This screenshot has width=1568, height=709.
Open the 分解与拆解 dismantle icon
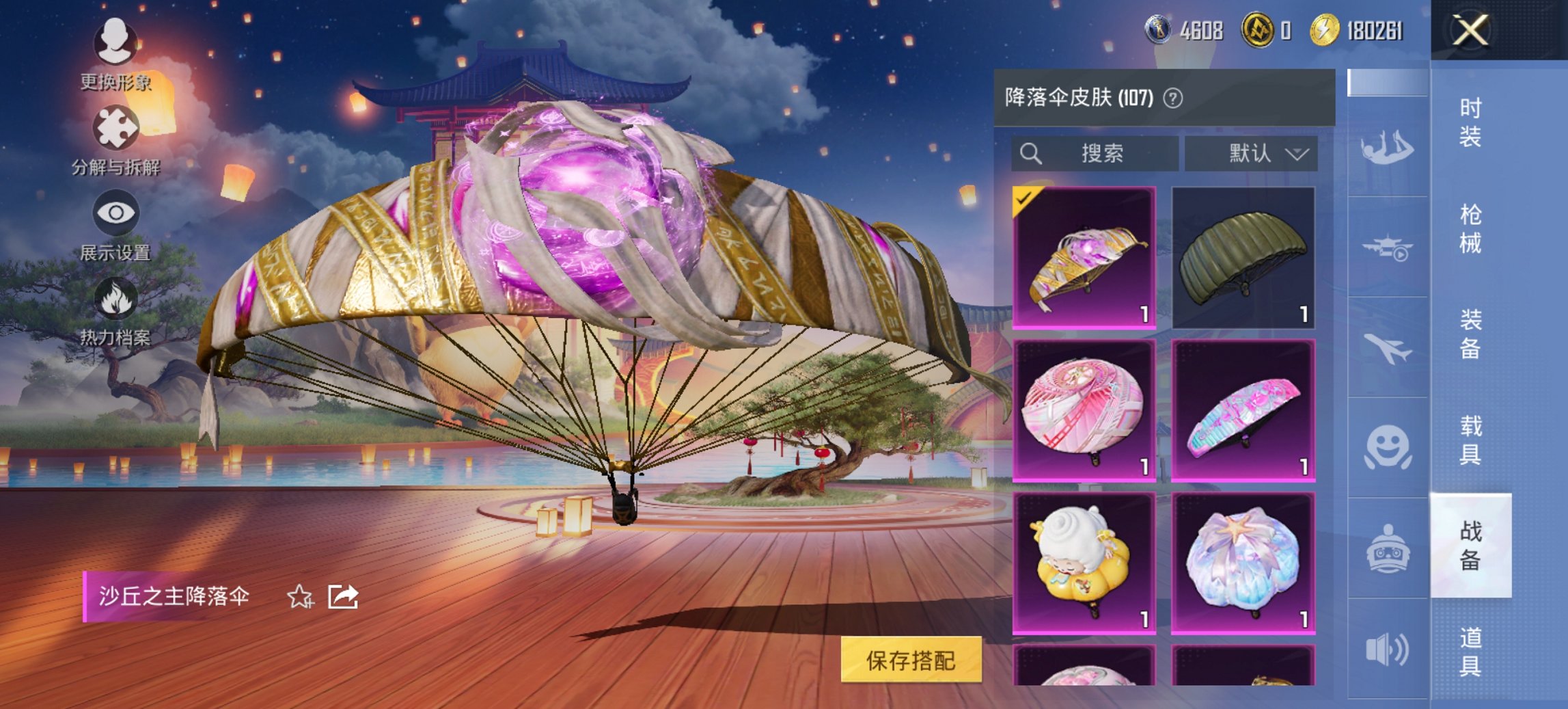(x=116, y=126)
